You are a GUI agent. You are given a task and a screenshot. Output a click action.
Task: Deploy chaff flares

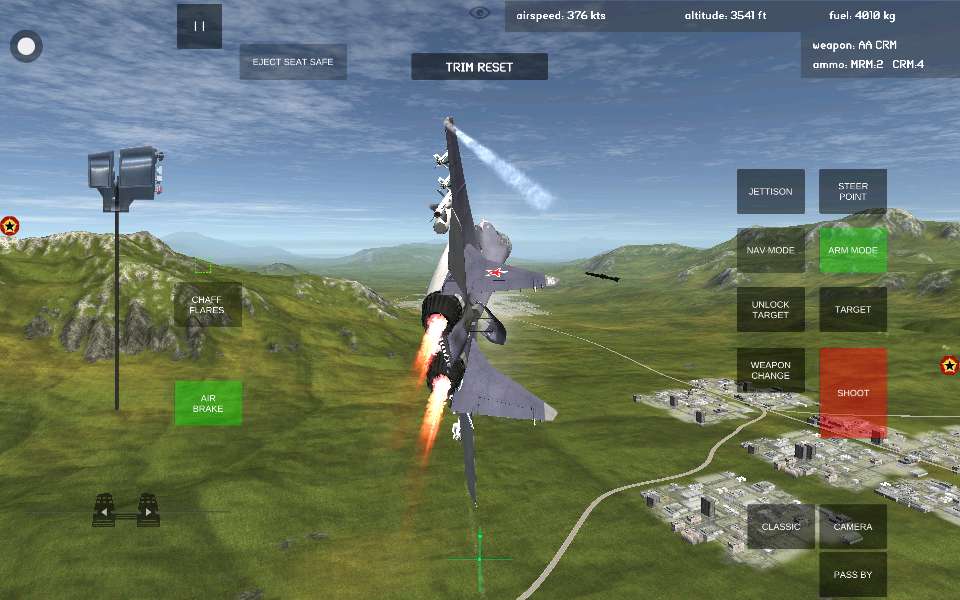[x=207, y=304]
